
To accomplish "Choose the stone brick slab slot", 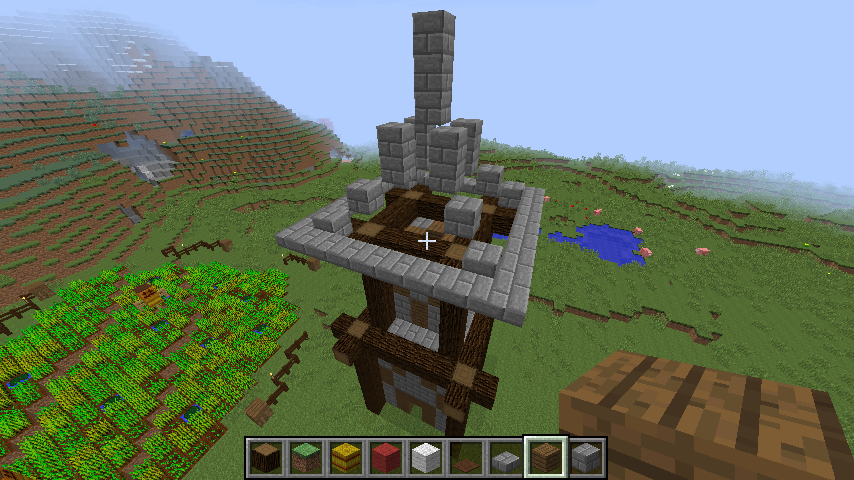I will (x=506, y=458).
